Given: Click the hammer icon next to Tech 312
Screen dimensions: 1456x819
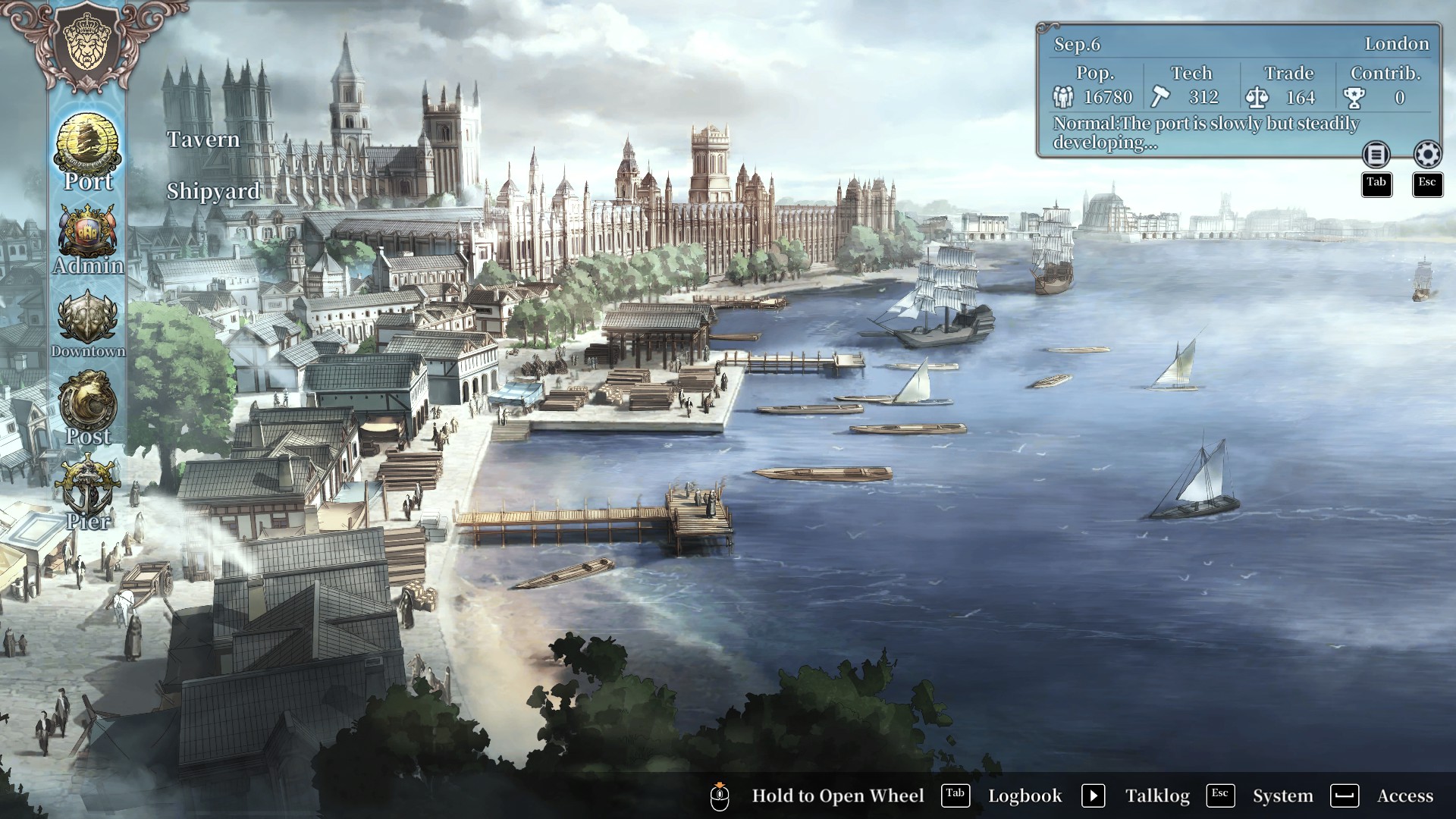Looking at the screenshot, I should (x=1158, y=97).
